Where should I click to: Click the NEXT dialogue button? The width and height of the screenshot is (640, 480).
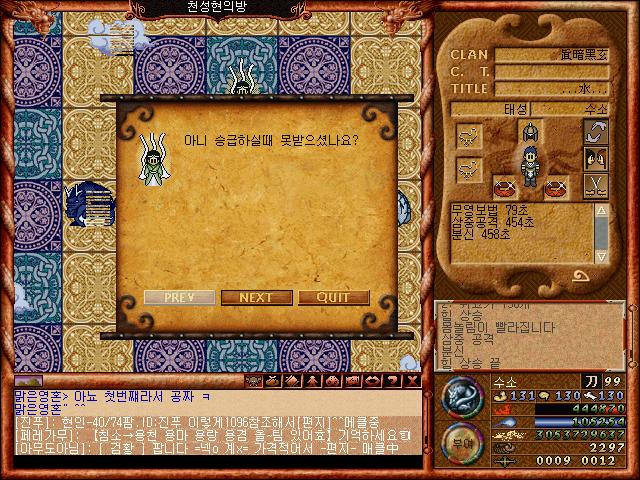pyautogui.click(x=256, y=298)
